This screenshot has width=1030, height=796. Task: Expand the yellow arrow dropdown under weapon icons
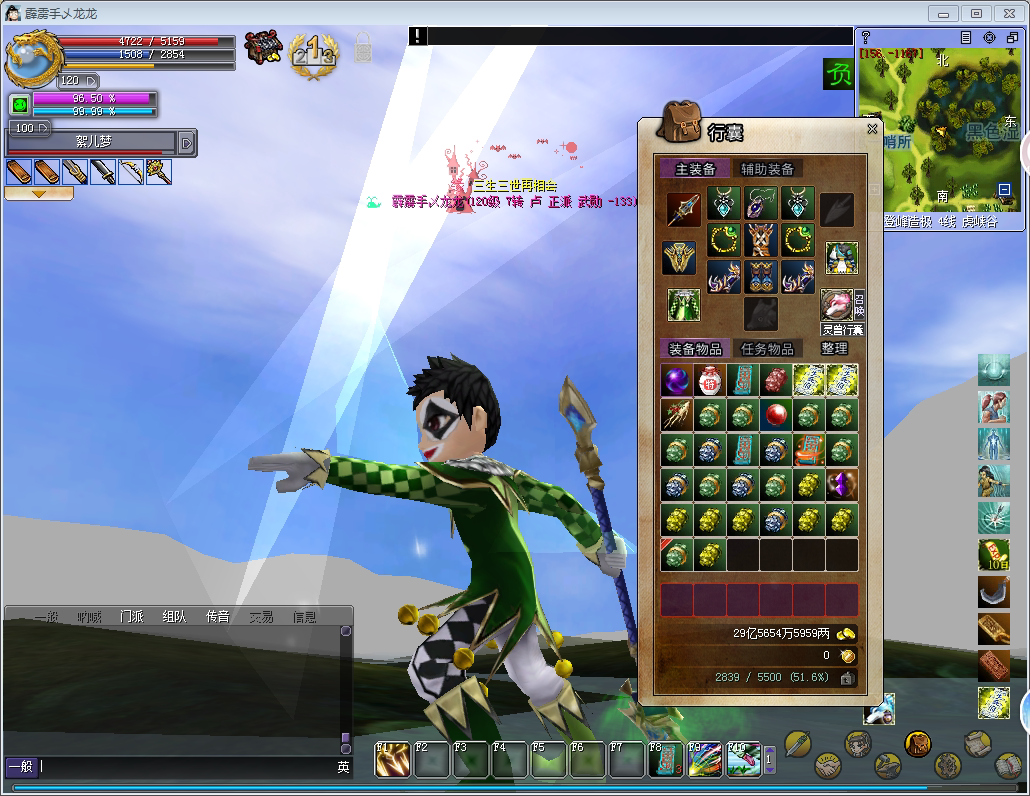pyautogui.click(x=39, y=194)
